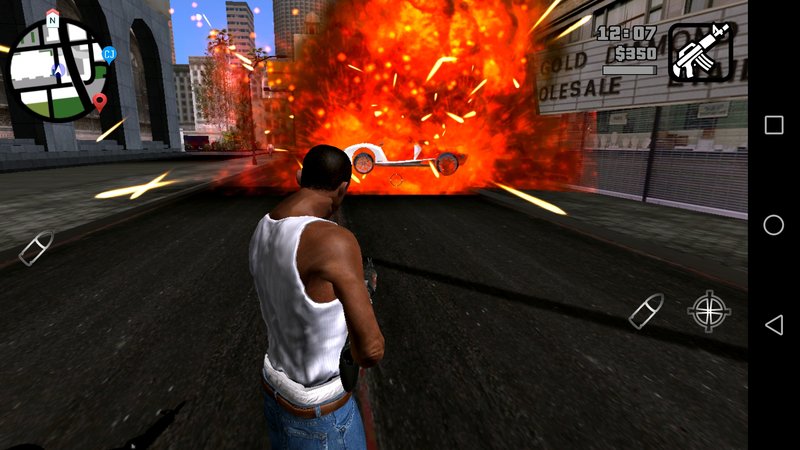Open Android recent apps with the square button
Viewport: 800px width, 450px height.
coord(774,125)
